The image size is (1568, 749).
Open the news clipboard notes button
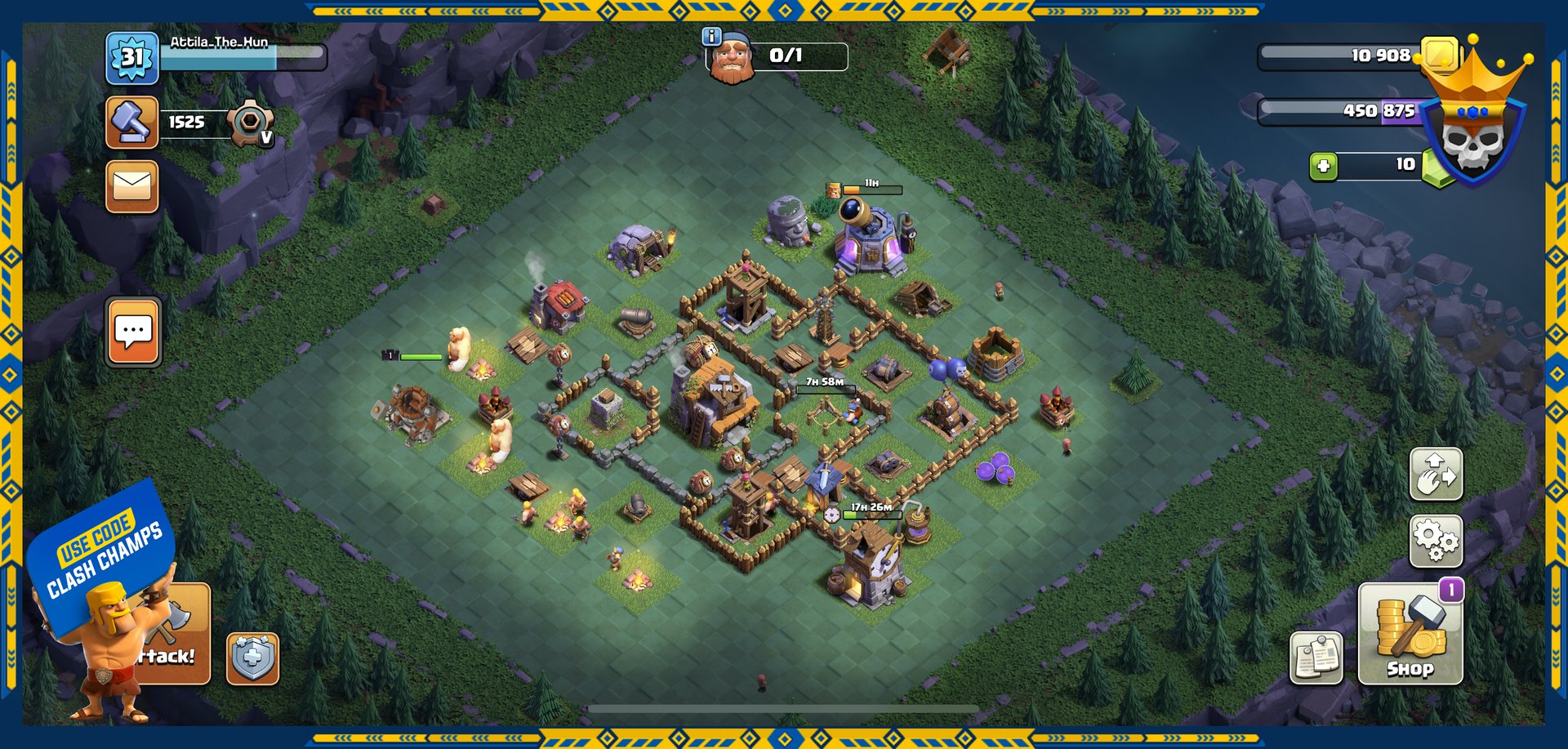point(1316,658)
